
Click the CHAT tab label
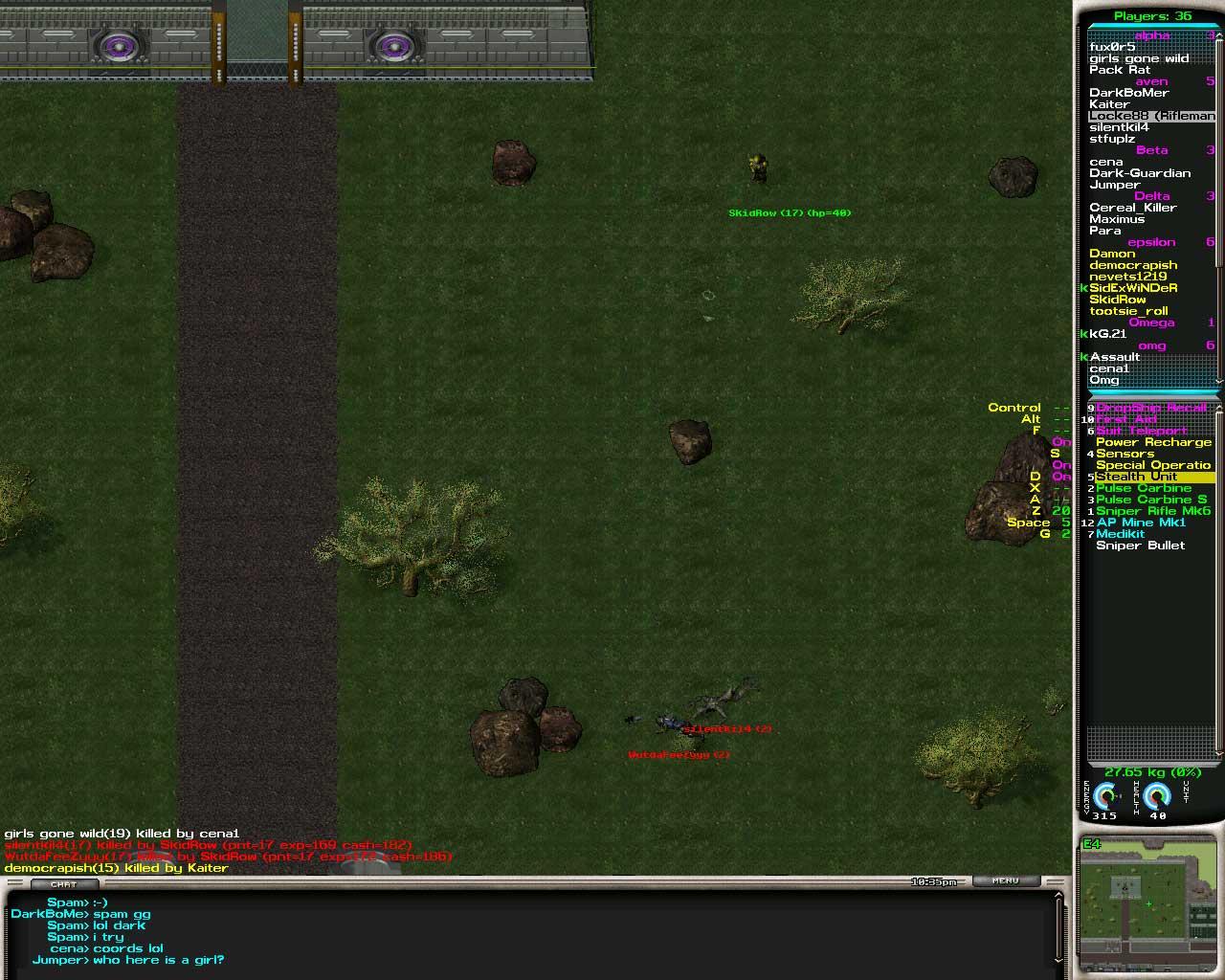pyautogui.click(x=63, y=883)
